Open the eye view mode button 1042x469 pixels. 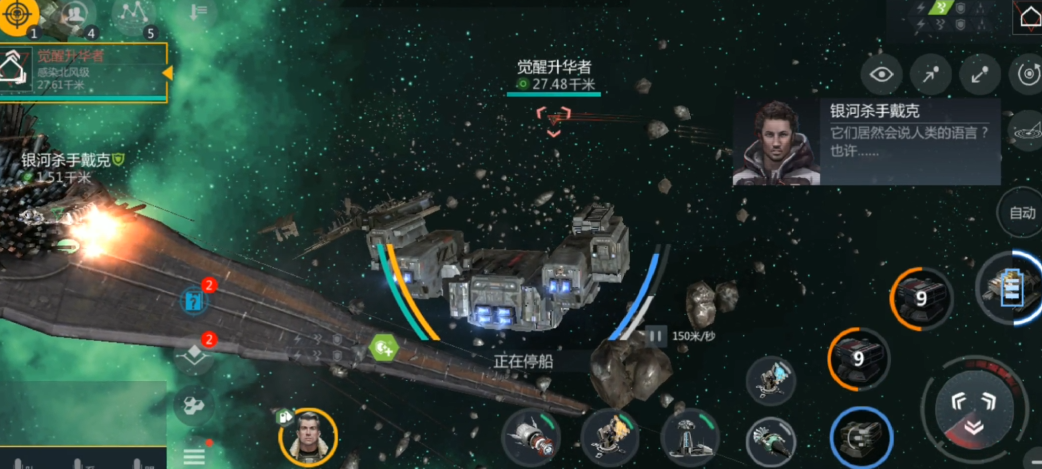pos(881,73)
